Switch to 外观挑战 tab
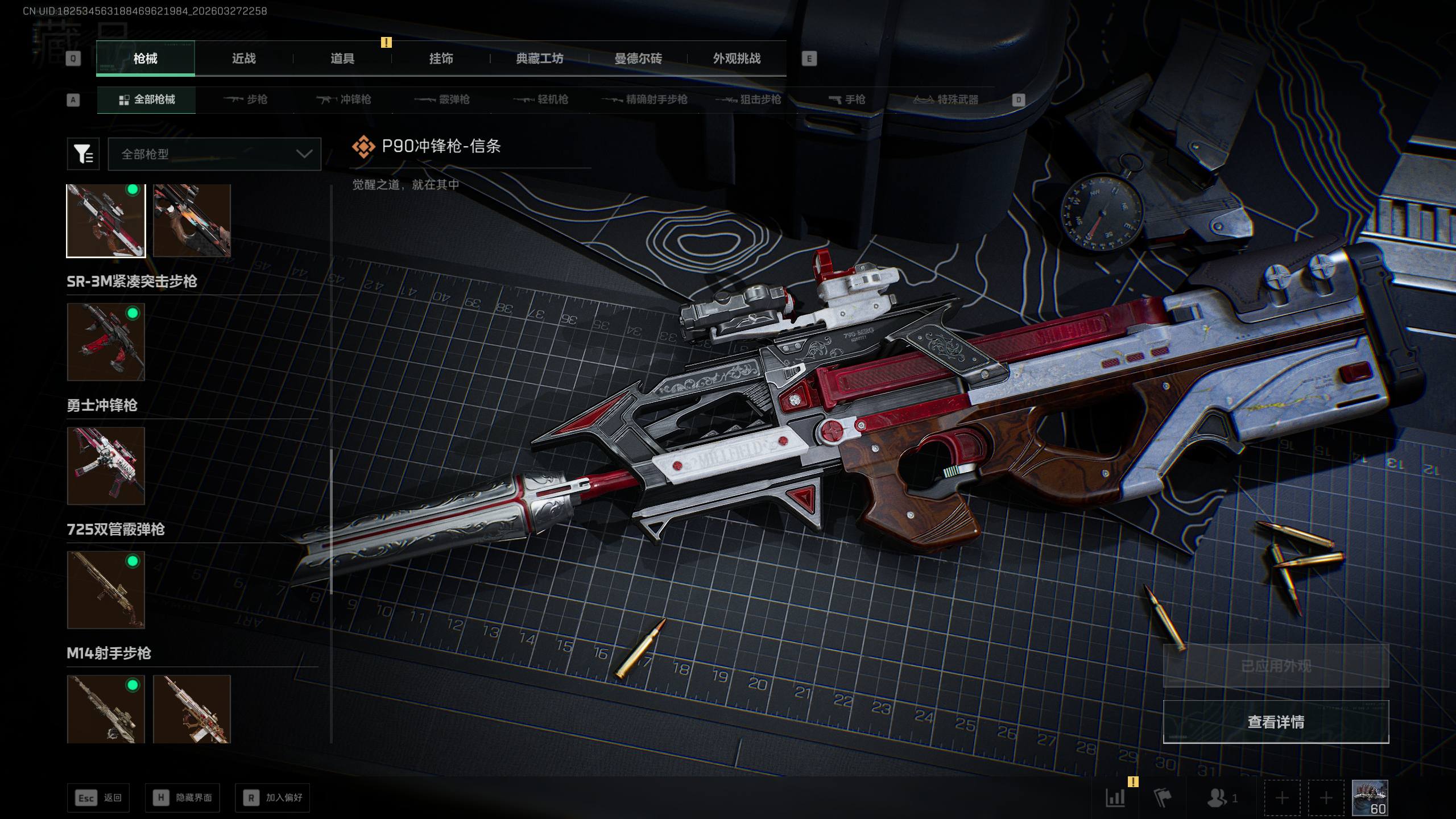The image size is (1456, 819). pyautogui.click(x=737, y=59)
